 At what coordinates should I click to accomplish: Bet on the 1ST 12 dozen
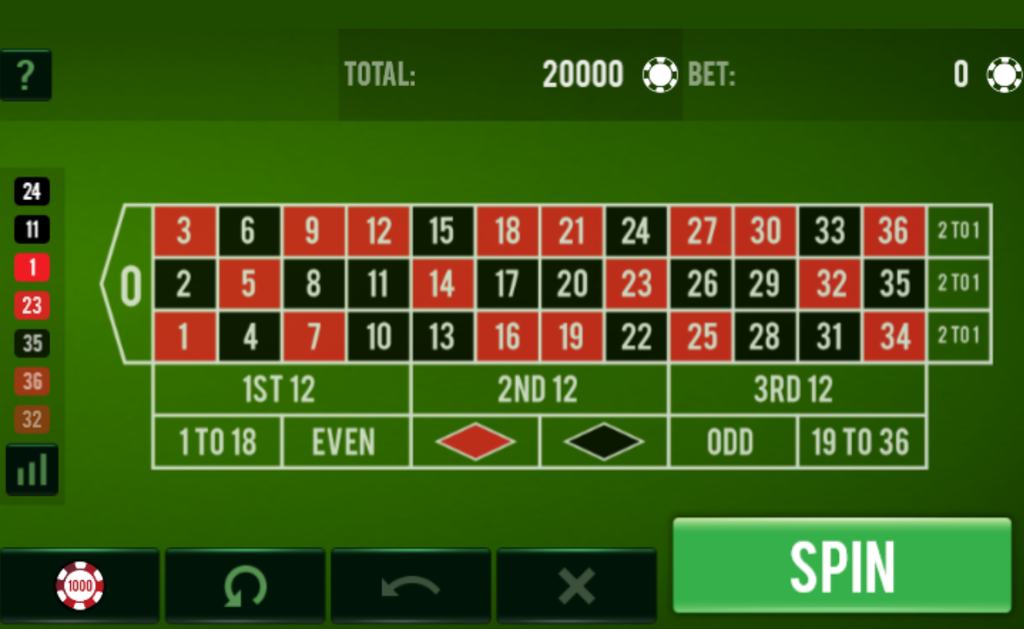[x=280, y=389]
